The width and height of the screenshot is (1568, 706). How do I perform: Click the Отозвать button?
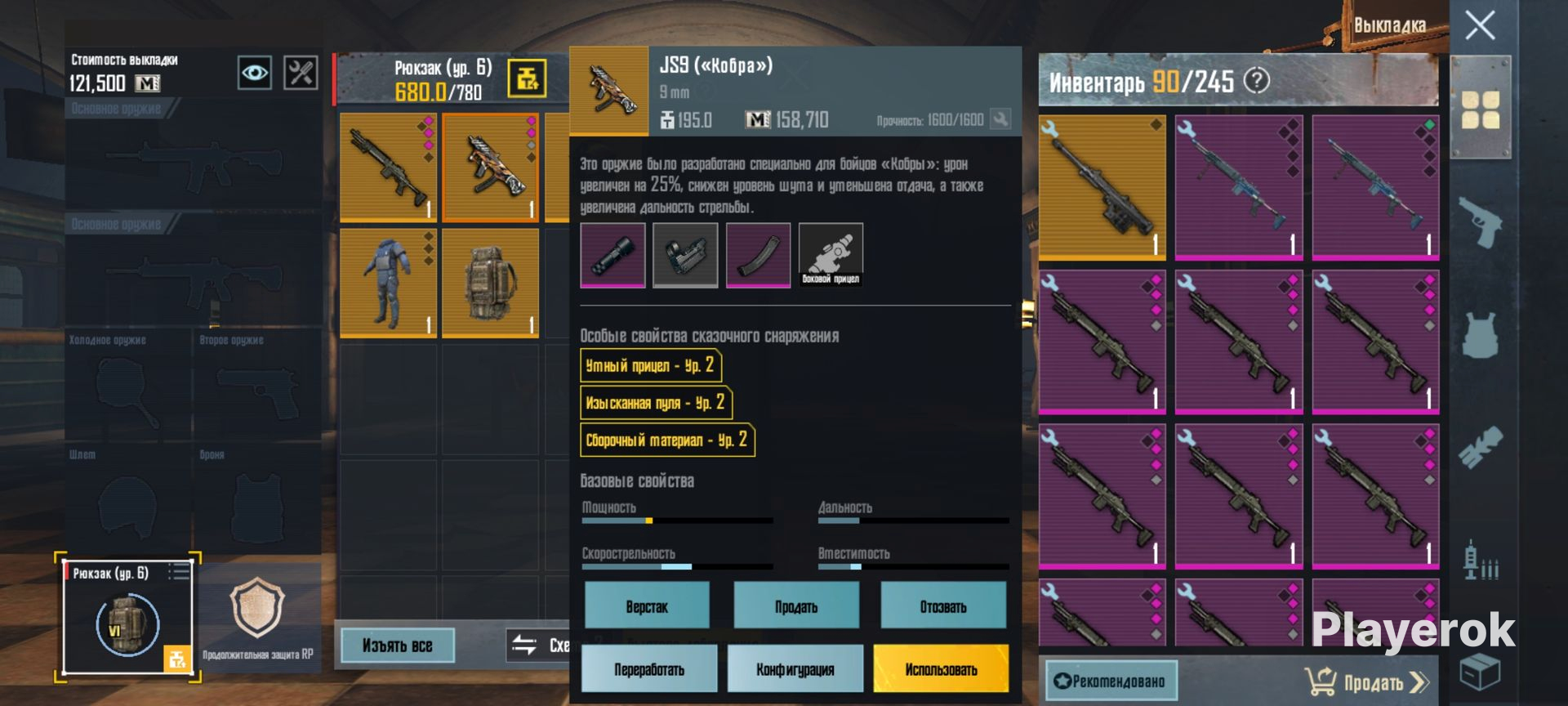pos(942,606)
